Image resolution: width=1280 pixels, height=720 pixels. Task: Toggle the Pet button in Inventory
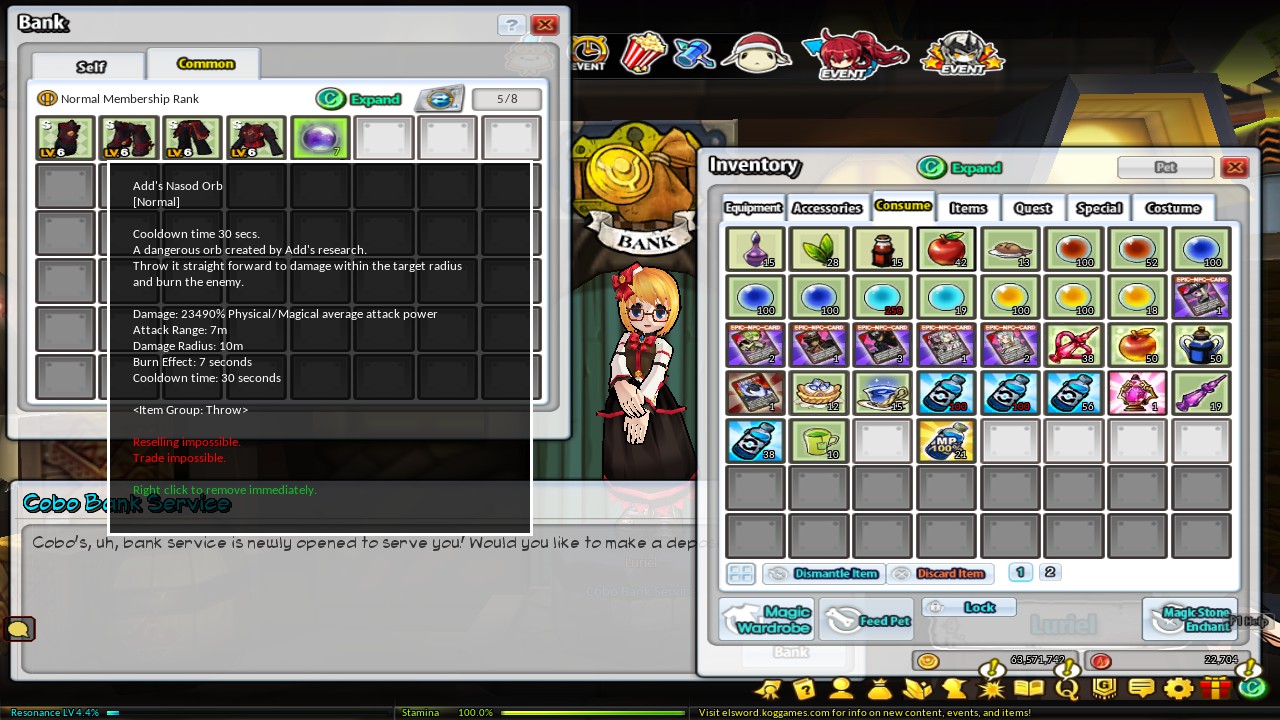[1166, 167]
